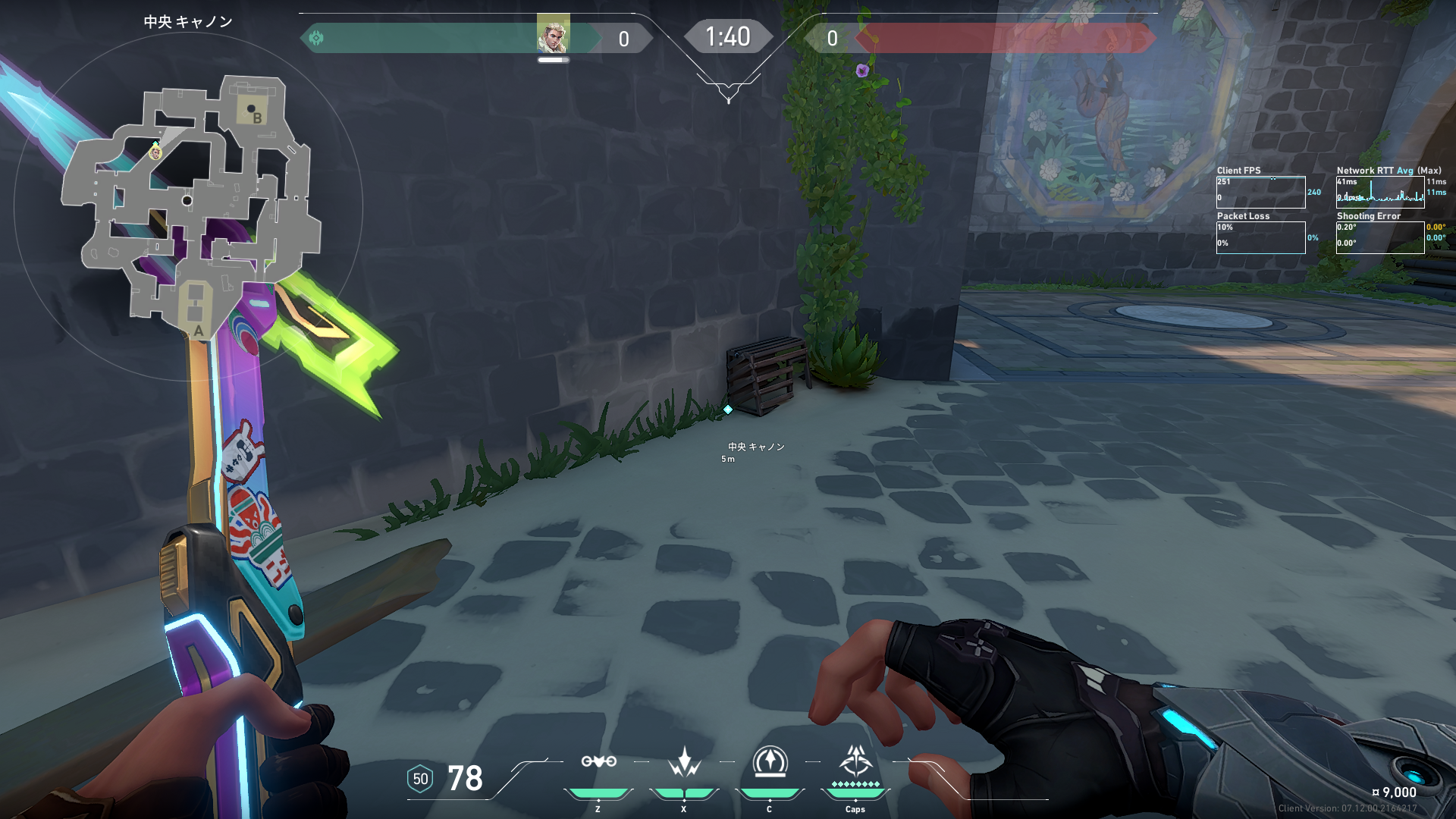
Task: Click the minimap in the corner
Action: pyautogui.click(x=190, y=205)
